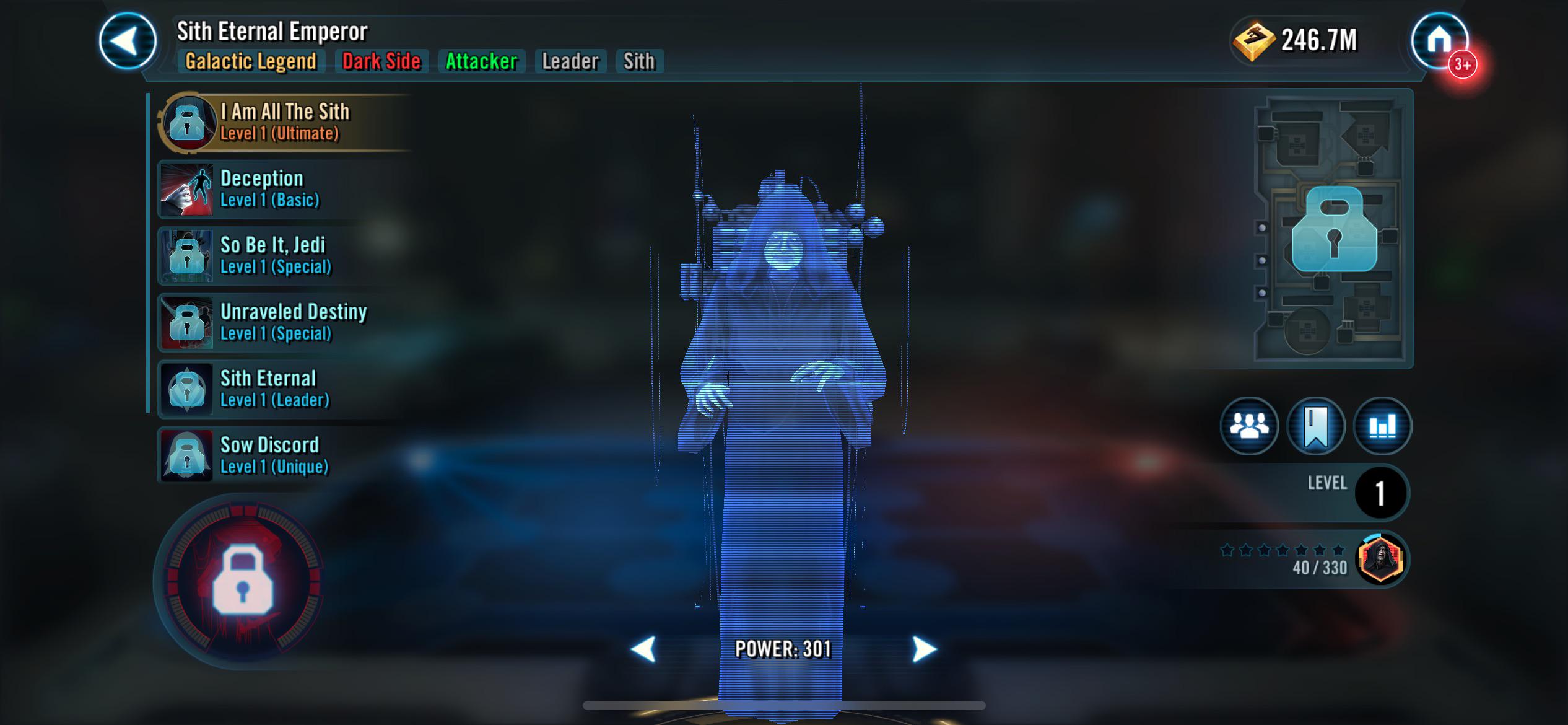
Task: Select the Attacker tag
Action: (x=481, y=61)
